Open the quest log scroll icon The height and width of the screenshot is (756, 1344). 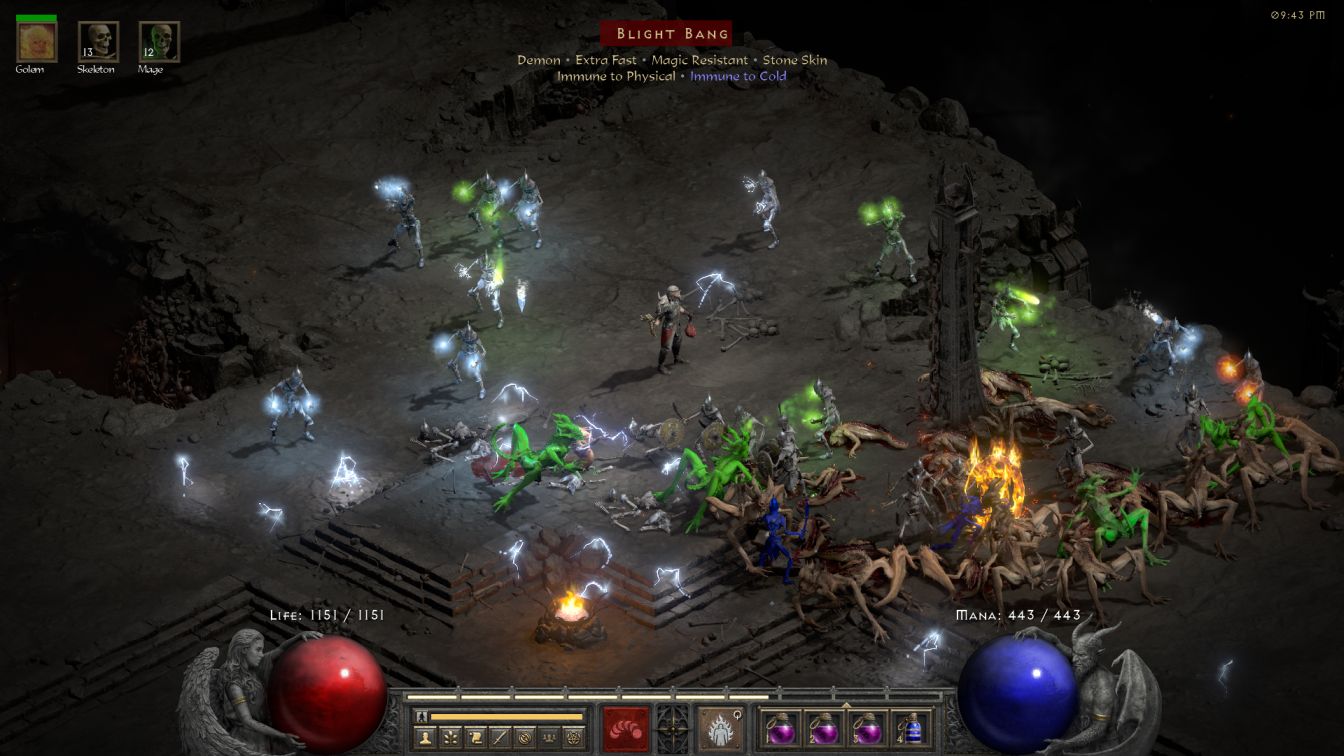[475, 738]
